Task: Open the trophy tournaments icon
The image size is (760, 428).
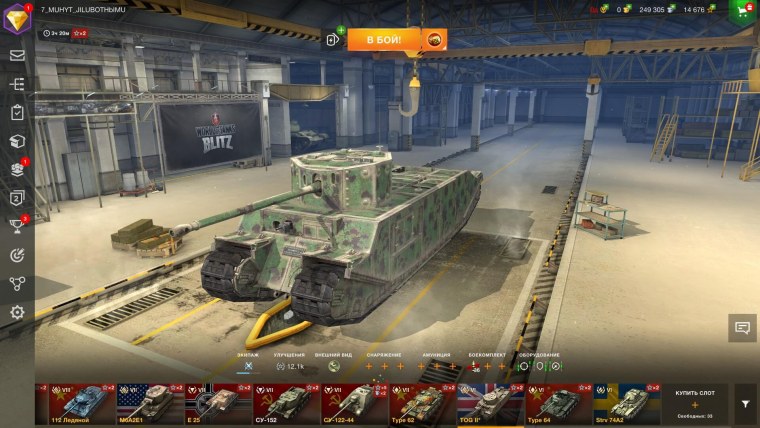Action: point(17,226)
